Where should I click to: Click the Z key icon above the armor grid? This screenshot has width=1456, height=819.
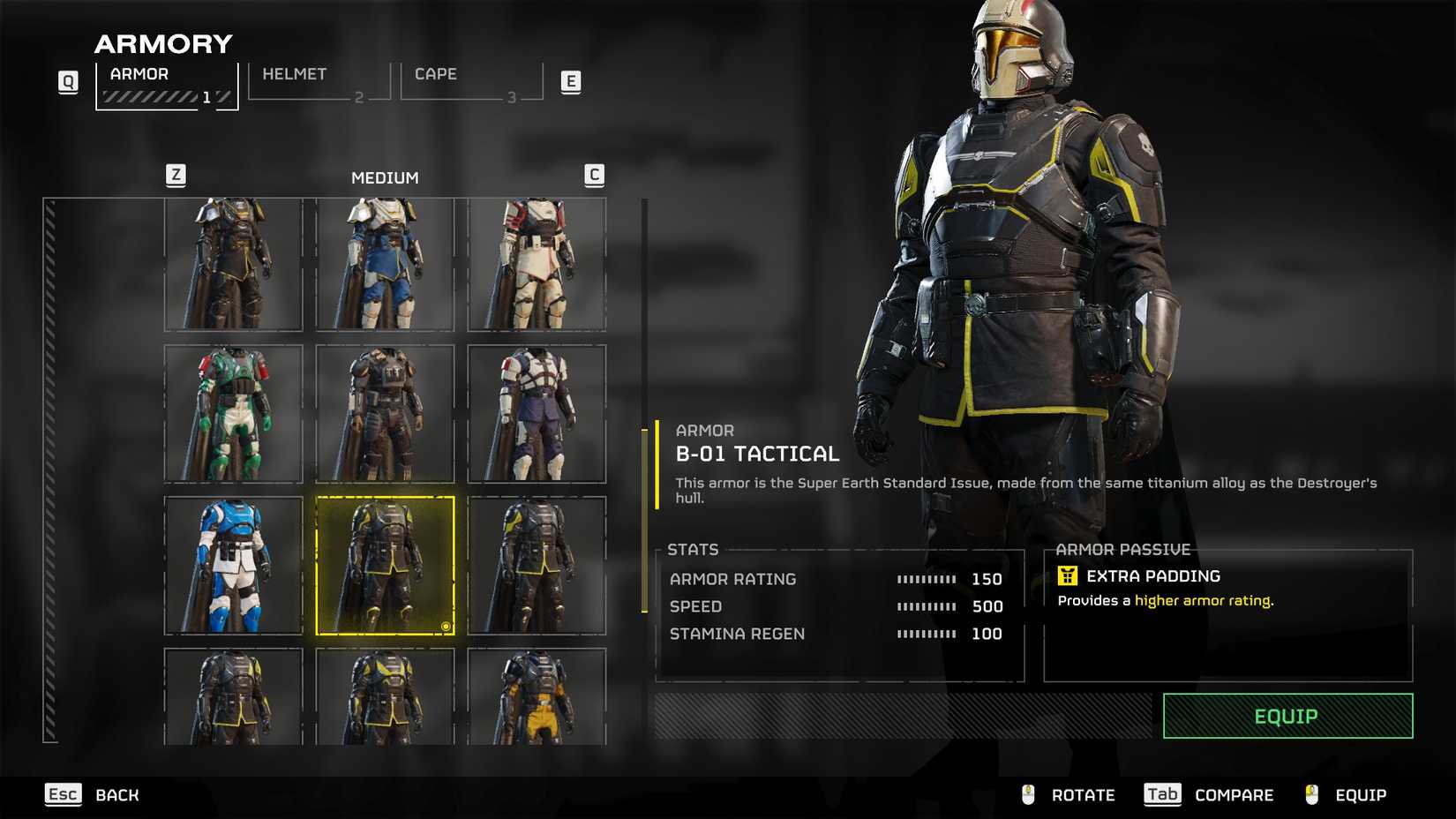pos(176,176)
